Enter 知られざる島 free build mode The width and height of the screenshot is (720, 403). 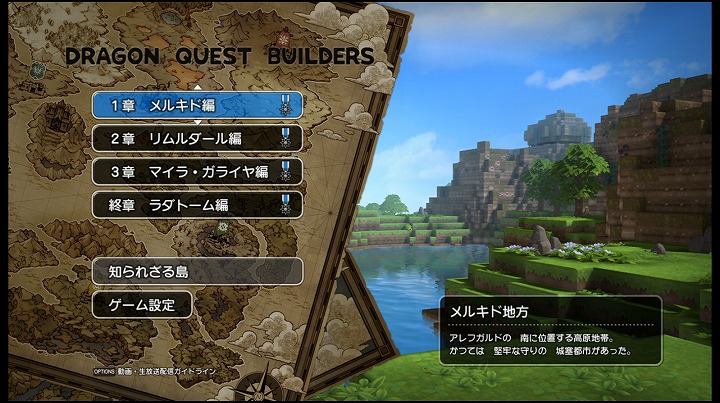[x=197, y=271]
